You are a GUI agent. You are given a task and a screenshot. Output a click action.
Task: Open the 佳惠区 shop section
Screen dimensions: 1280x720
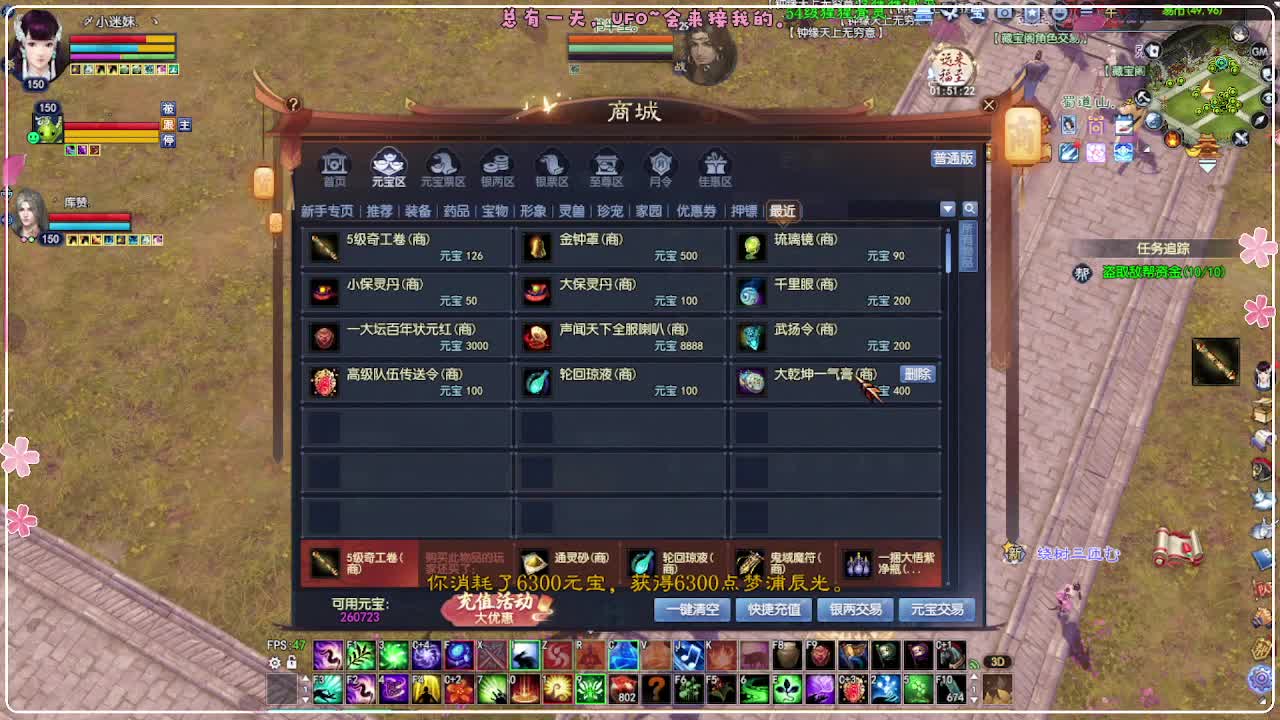coord(715,165)
